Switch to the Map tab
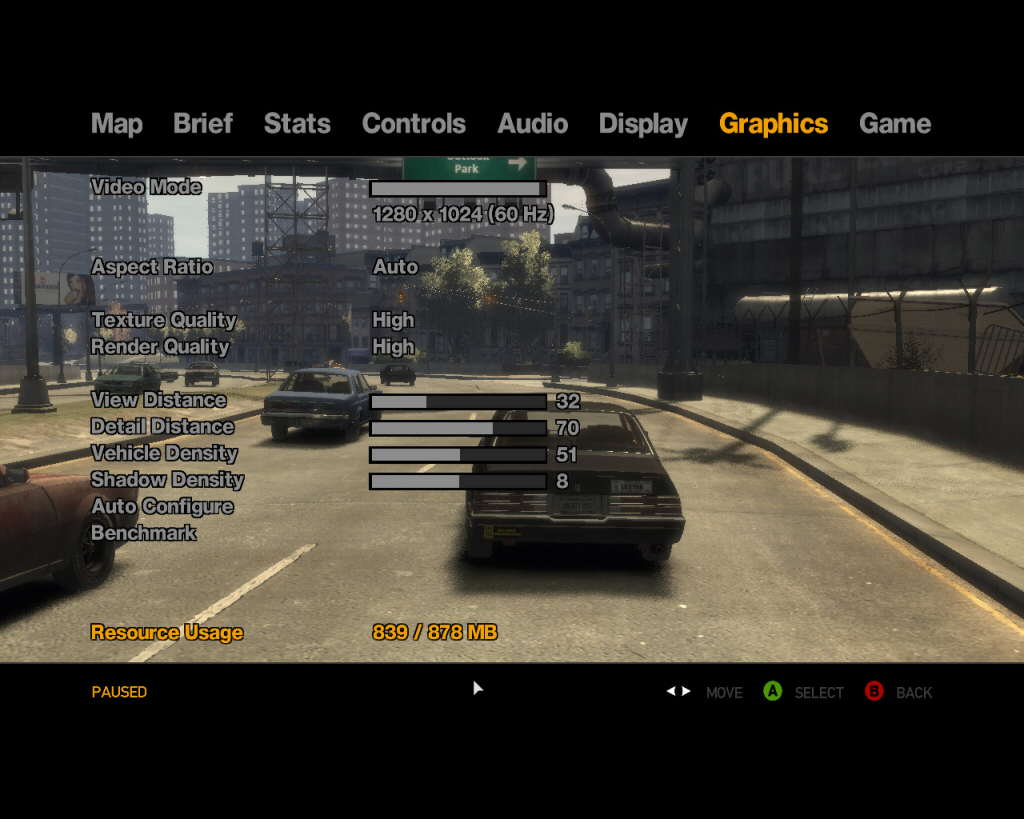The height and width of the screenshot is (819, 1024). click(x=117, y=124)
